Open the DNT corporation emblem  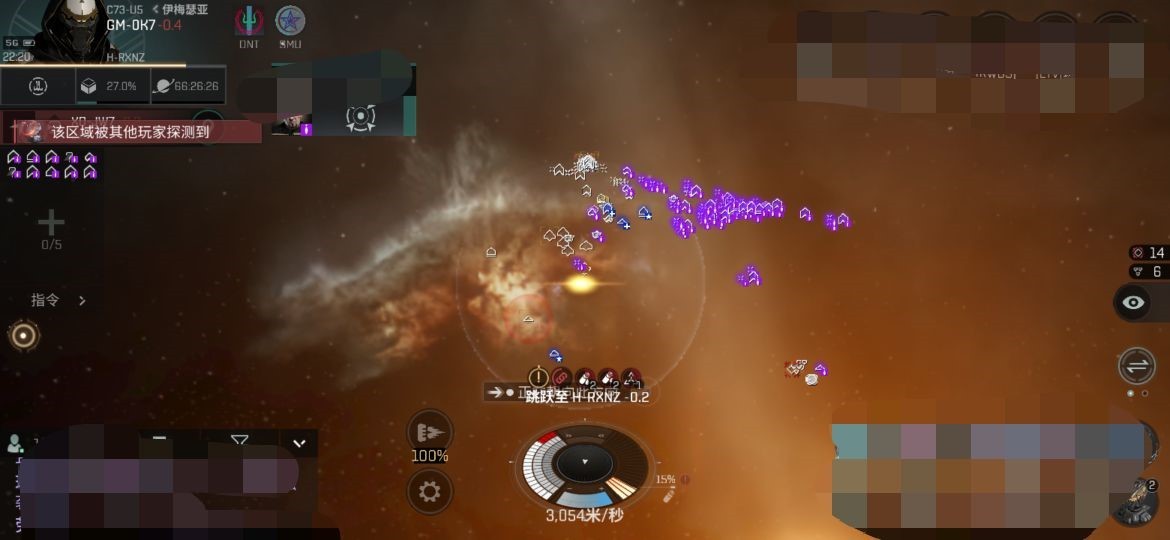coord(249,21)
